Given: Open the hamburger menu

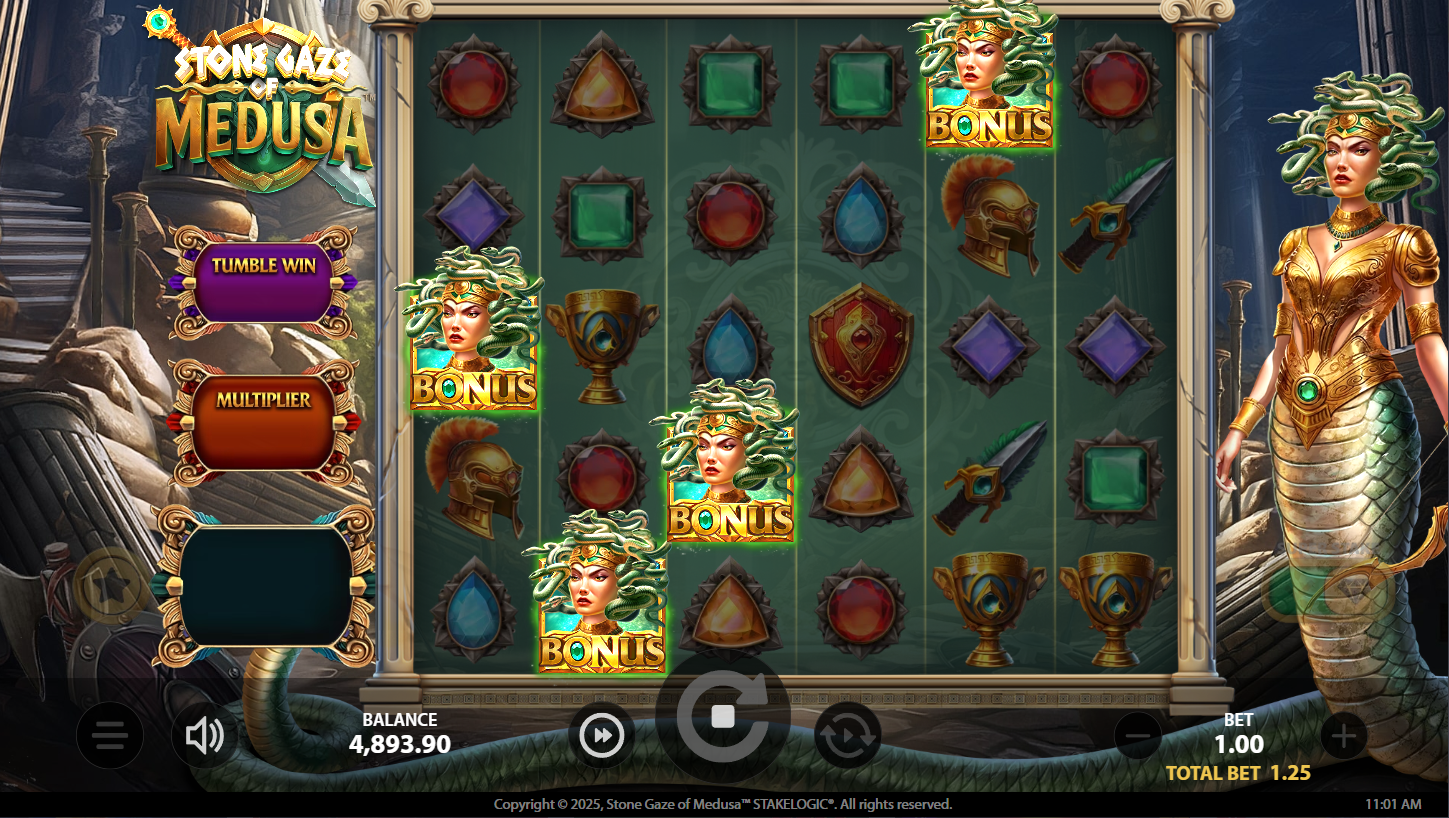Looking at the screenshot, I should pos(110,737).
